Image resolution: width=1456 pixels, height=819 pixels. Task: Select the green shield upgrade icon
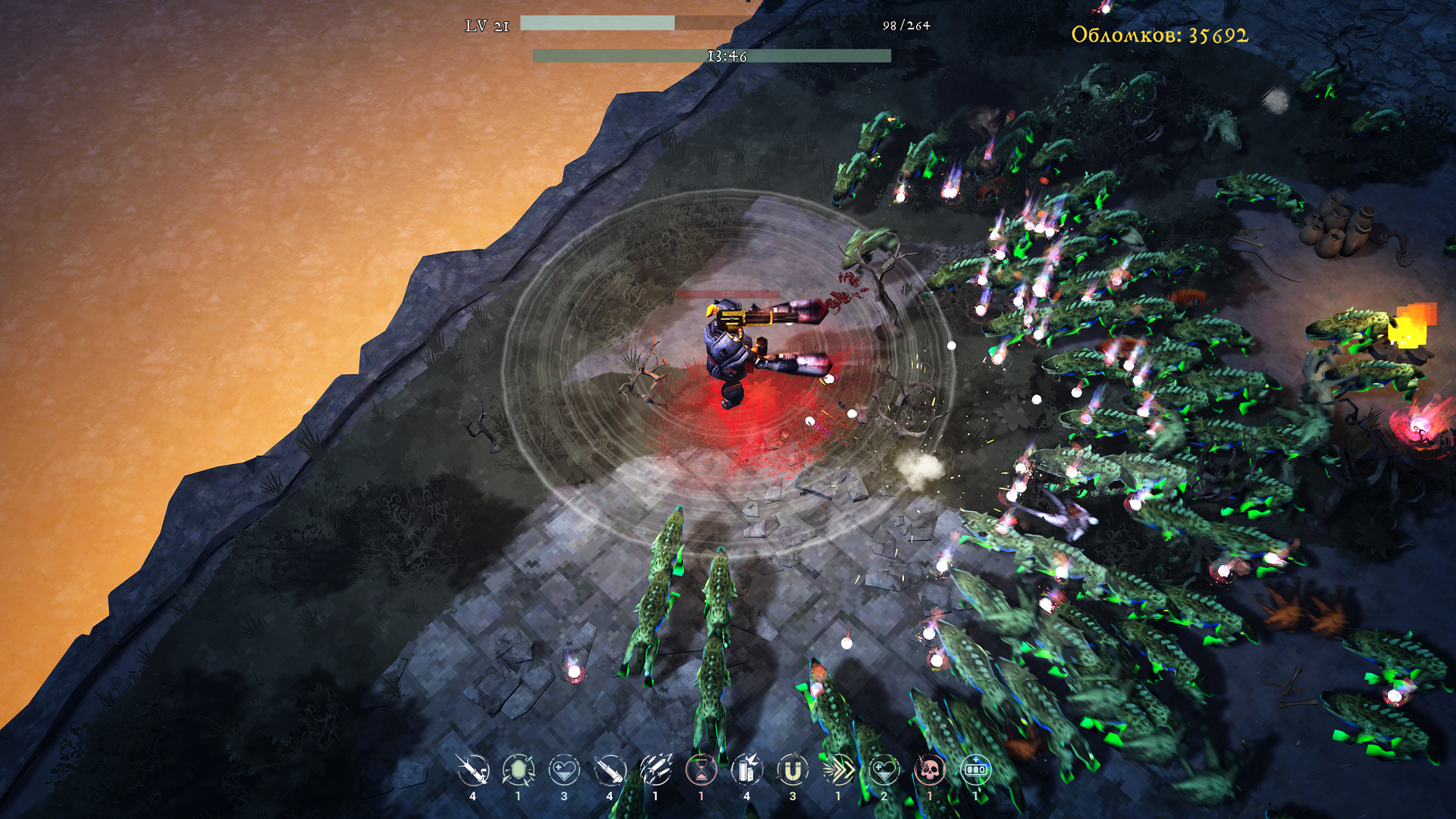[519, 770]
